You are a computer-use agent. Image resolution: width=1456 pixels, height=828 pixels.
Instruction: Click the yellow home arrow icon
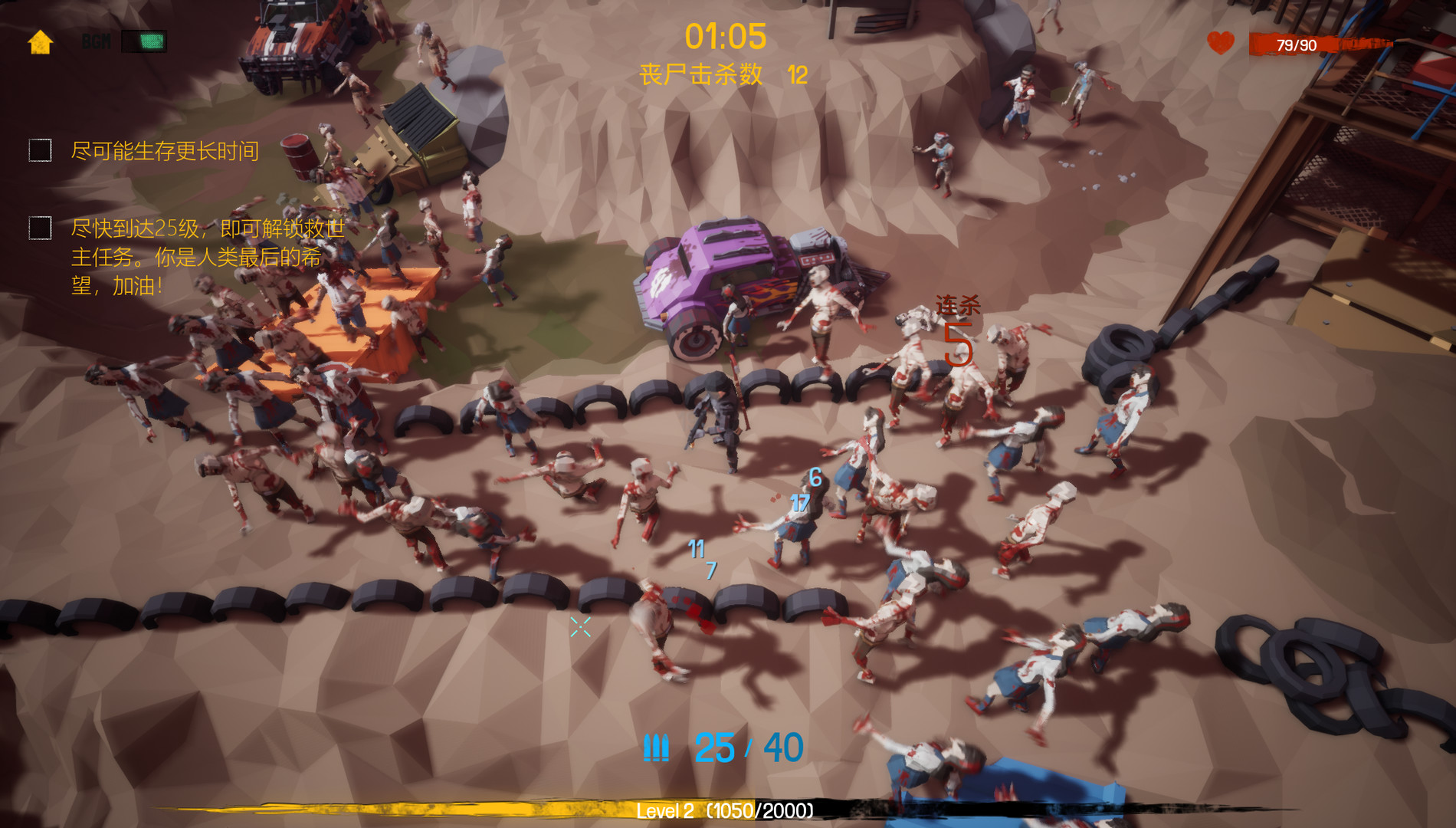(x=38, y=43)
